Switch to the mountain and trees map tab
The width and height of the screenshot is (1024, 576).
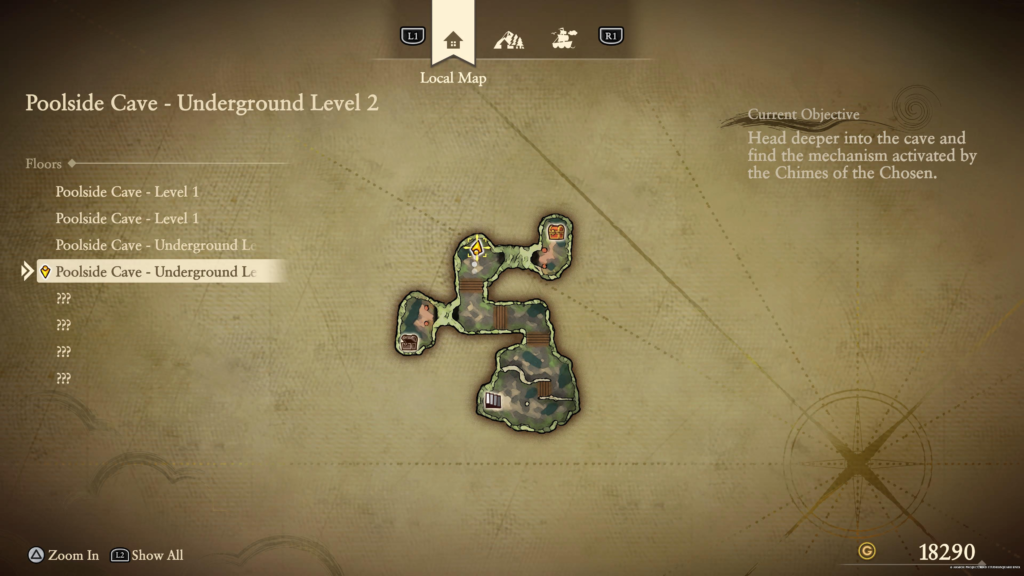[x=509, y=40]
